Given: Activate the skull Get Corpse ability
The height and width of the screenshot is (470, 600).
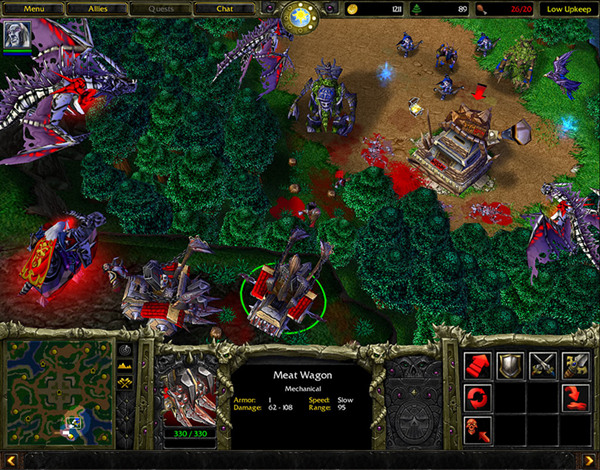Looking at the screenshot, I should 477,428.
